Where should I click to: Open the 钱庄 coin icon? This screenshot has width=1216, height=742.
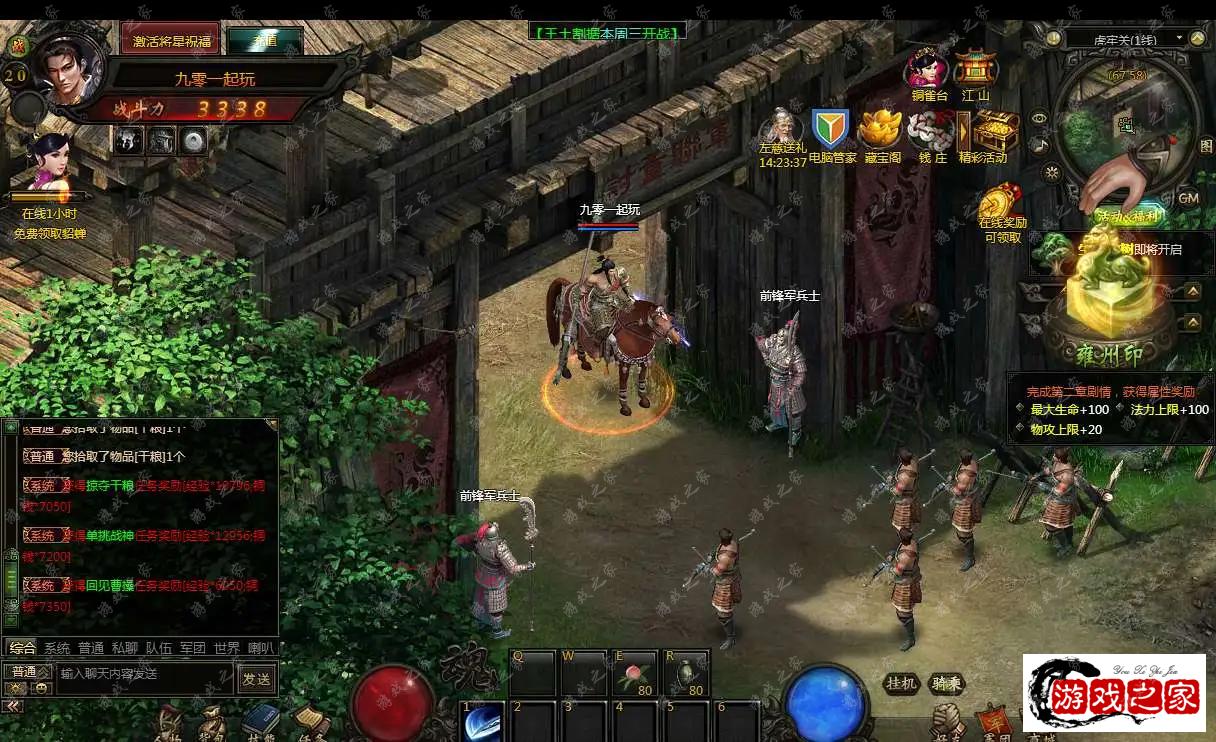932,130
